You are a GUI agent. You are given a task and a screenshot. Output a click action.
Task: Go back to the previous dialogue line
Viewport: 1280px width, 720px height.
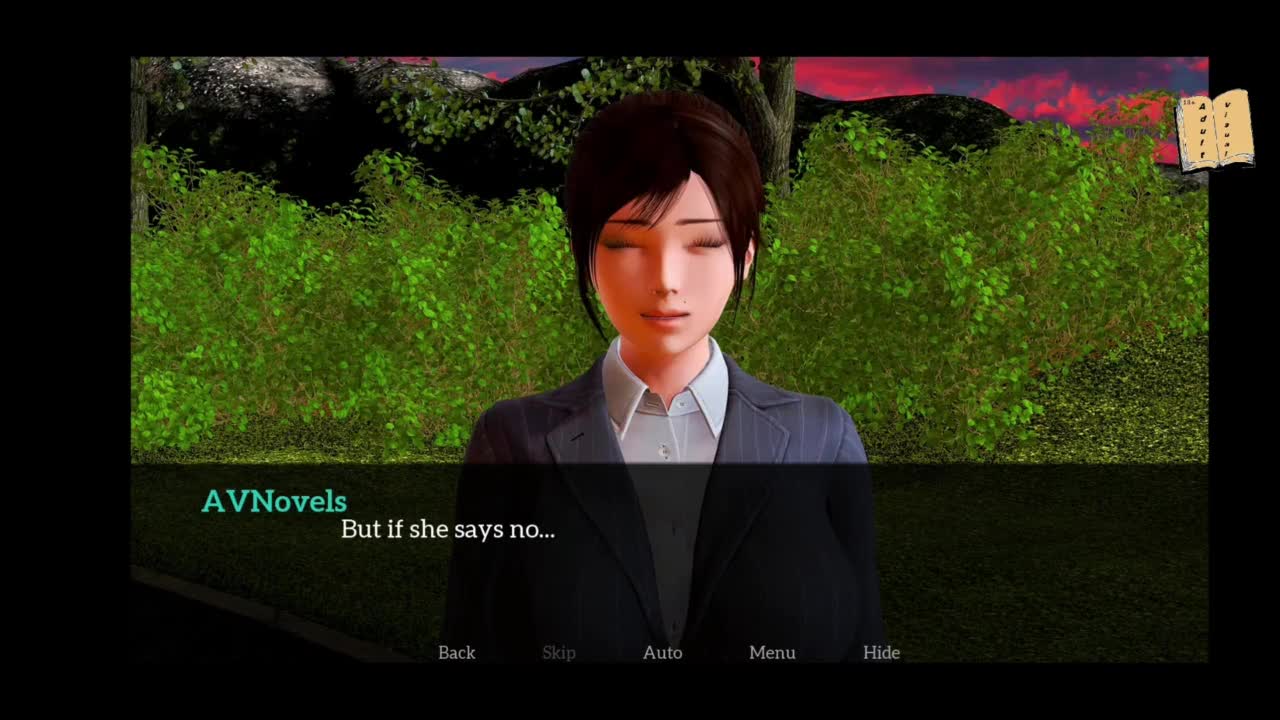click(456, 652)
